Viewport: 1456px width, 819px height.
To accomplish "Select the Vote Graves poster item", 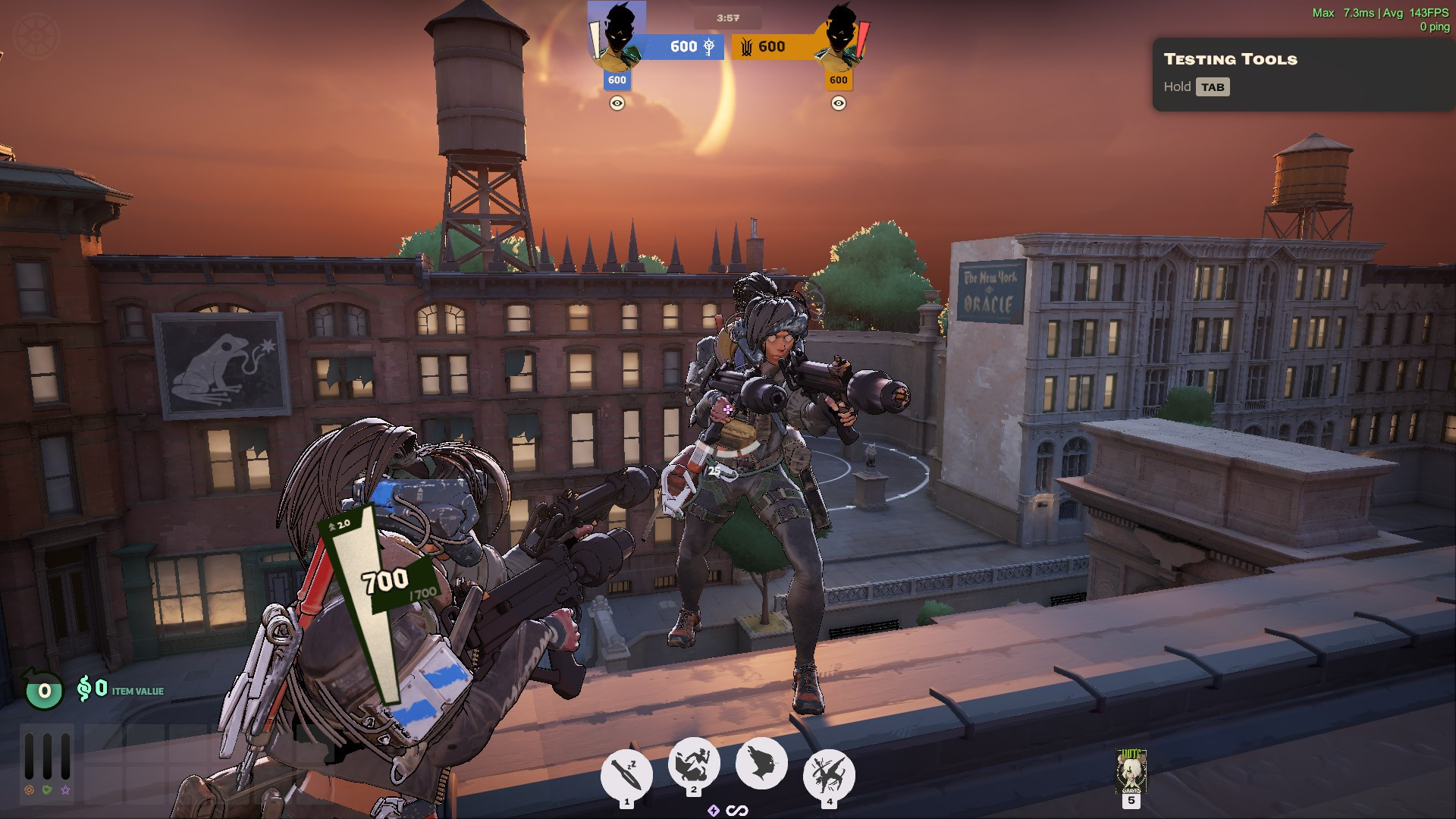I will [x=1131, y=770].
